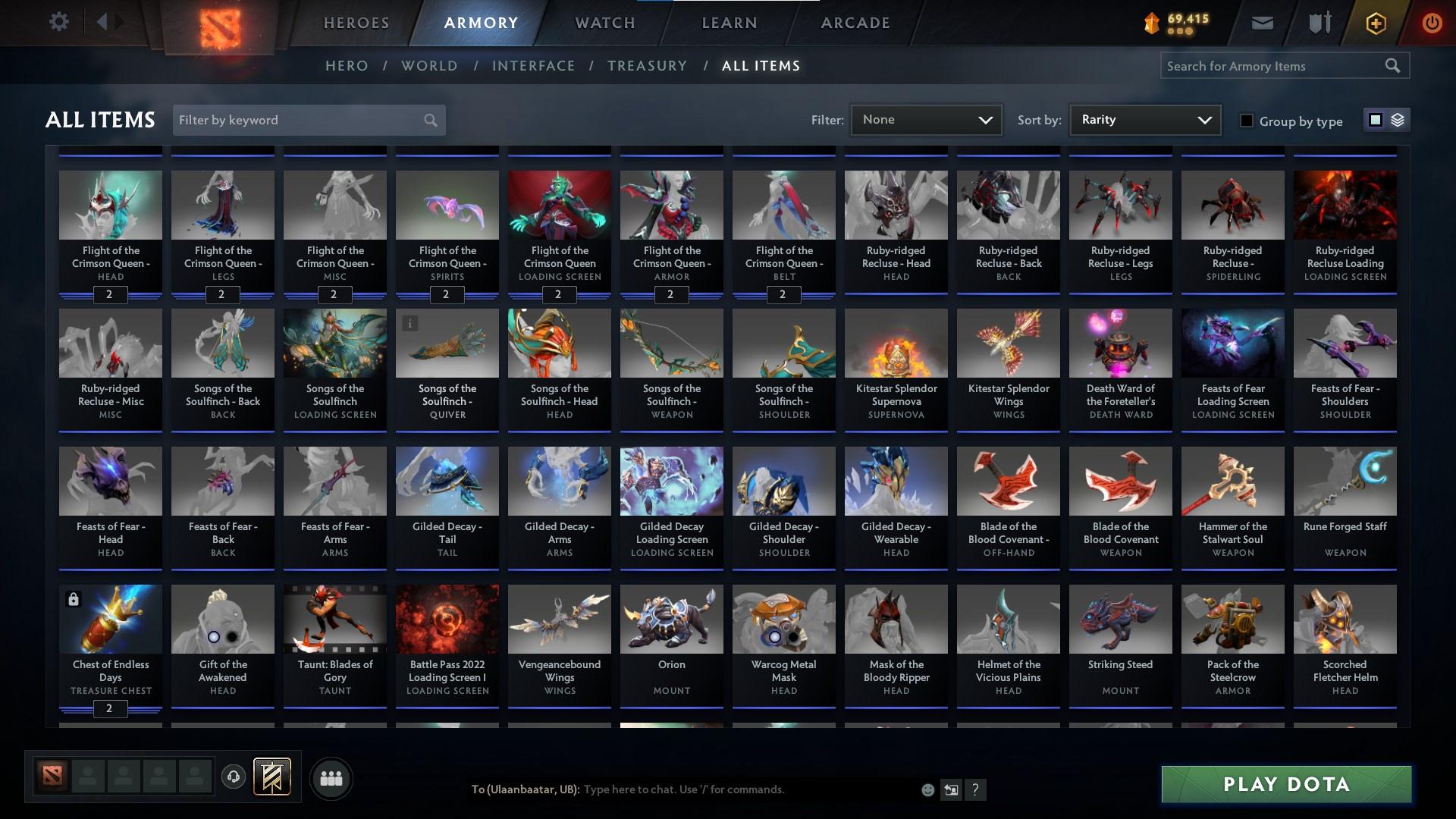Select the Chest of Endless Days thumbnail
Viewport: 1456px width, 819px height.
pos(111,619)
